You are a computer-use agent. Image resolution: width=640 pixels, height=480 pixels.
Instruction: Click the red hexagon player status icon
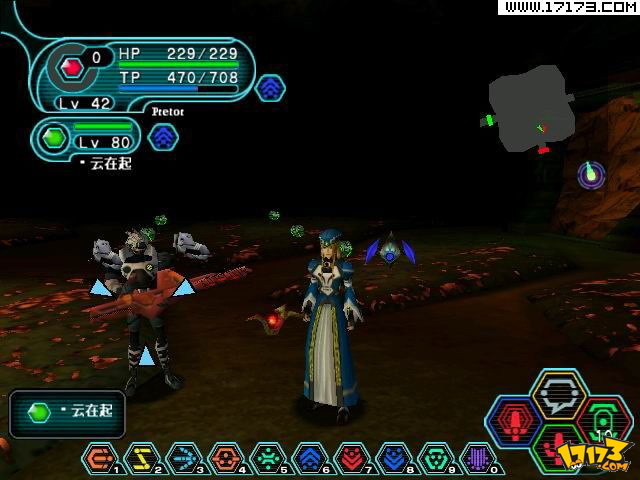tap(71, 67)
